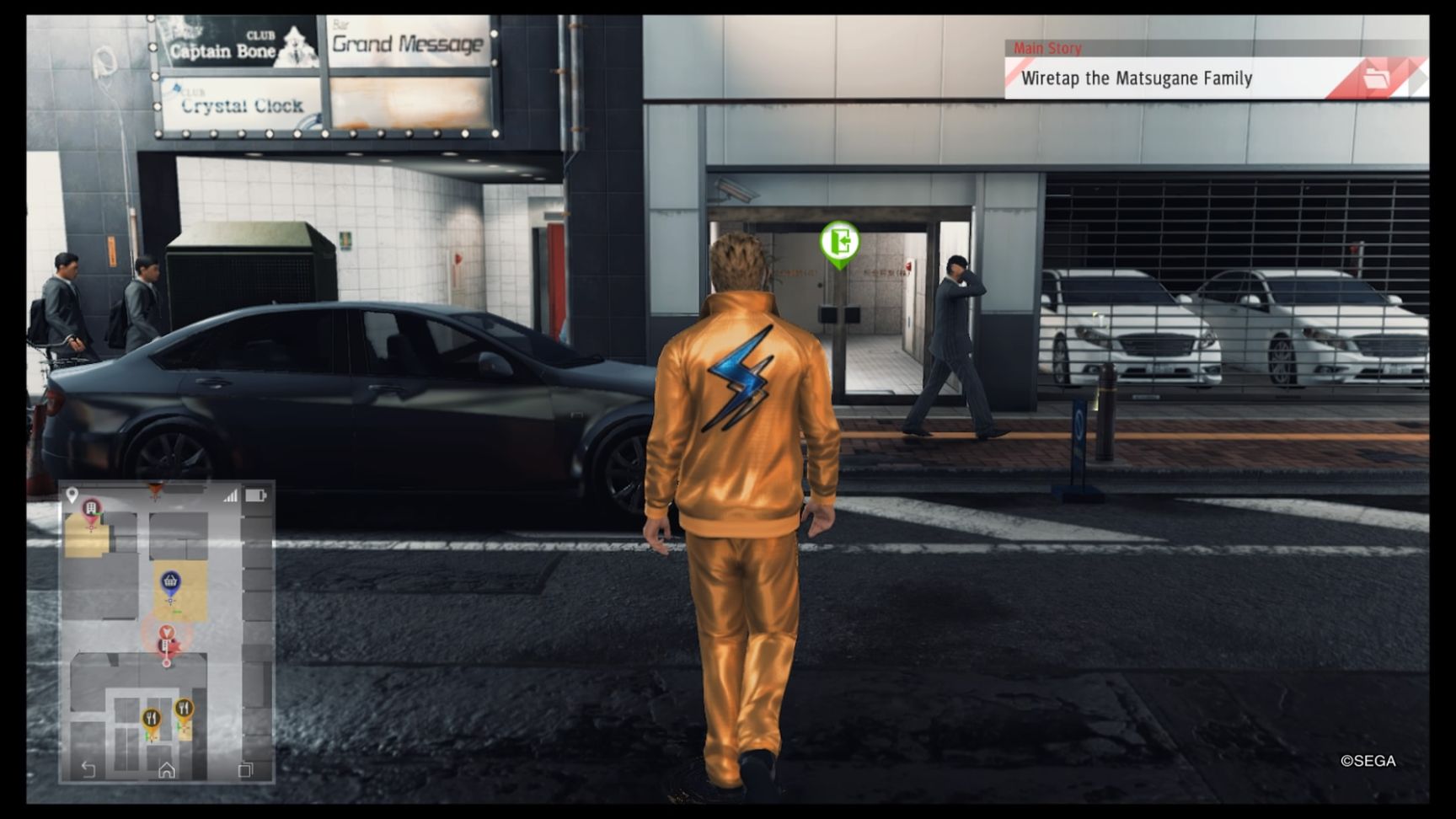The width and height of the screenshot is (1456, 819).
Task: Click a fork-and-knife restaurant marker on the minimap
Action: [153, 718]
